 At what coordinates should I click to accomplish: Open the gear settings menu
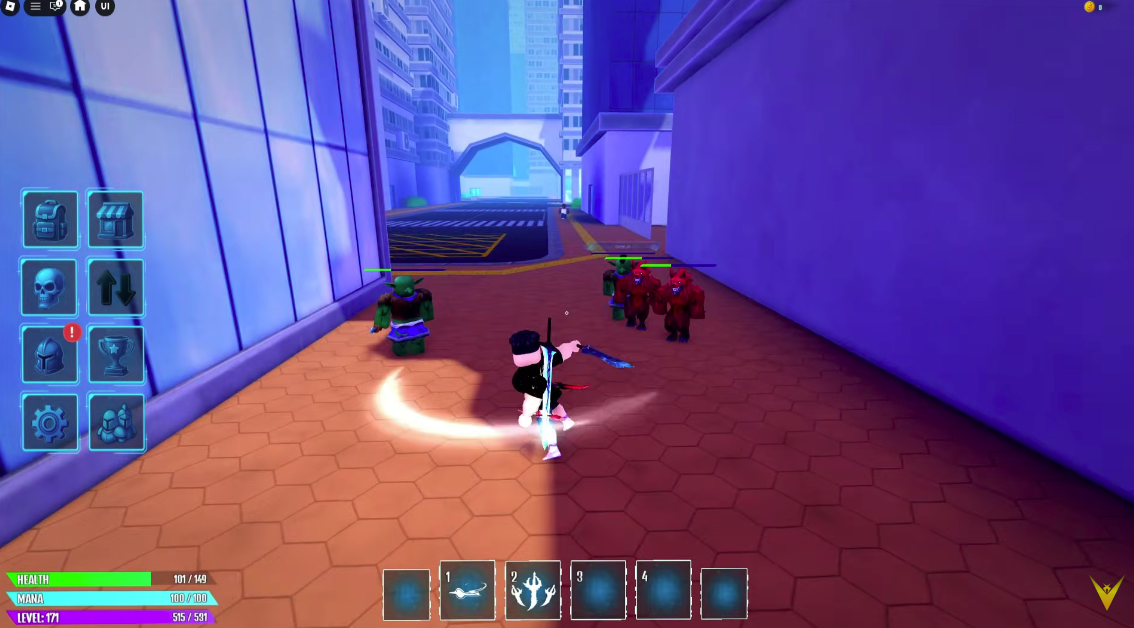(x=50, y=422)
